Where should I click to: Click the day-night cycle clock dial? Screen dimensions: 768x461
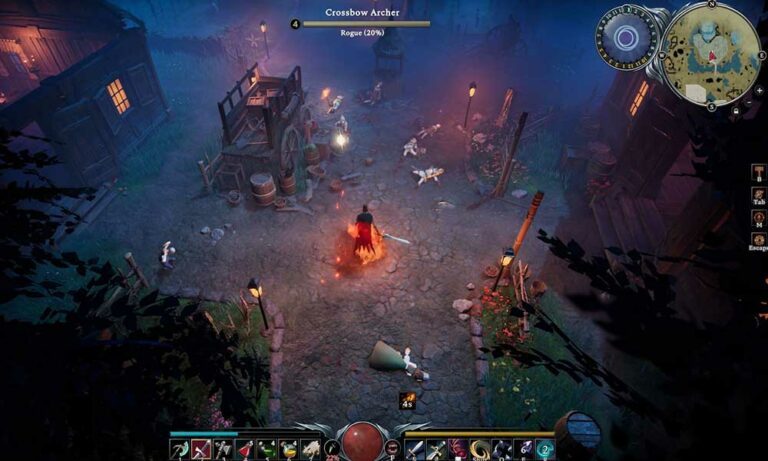pyautogui.click(x=627, y=38)
